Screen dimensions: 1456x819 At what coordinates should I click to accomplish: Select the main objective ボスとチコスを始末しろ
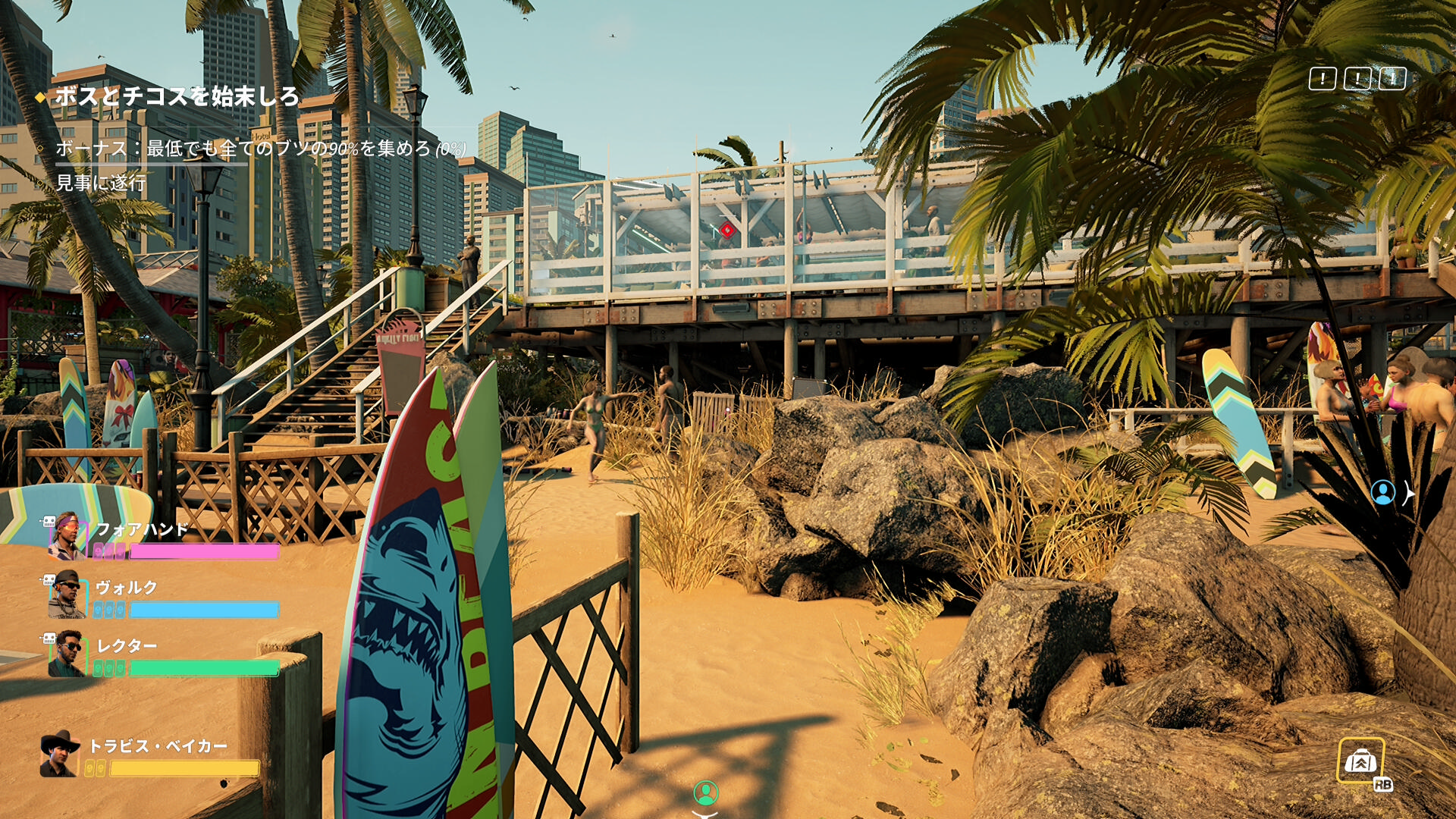(x=176, y=96)
